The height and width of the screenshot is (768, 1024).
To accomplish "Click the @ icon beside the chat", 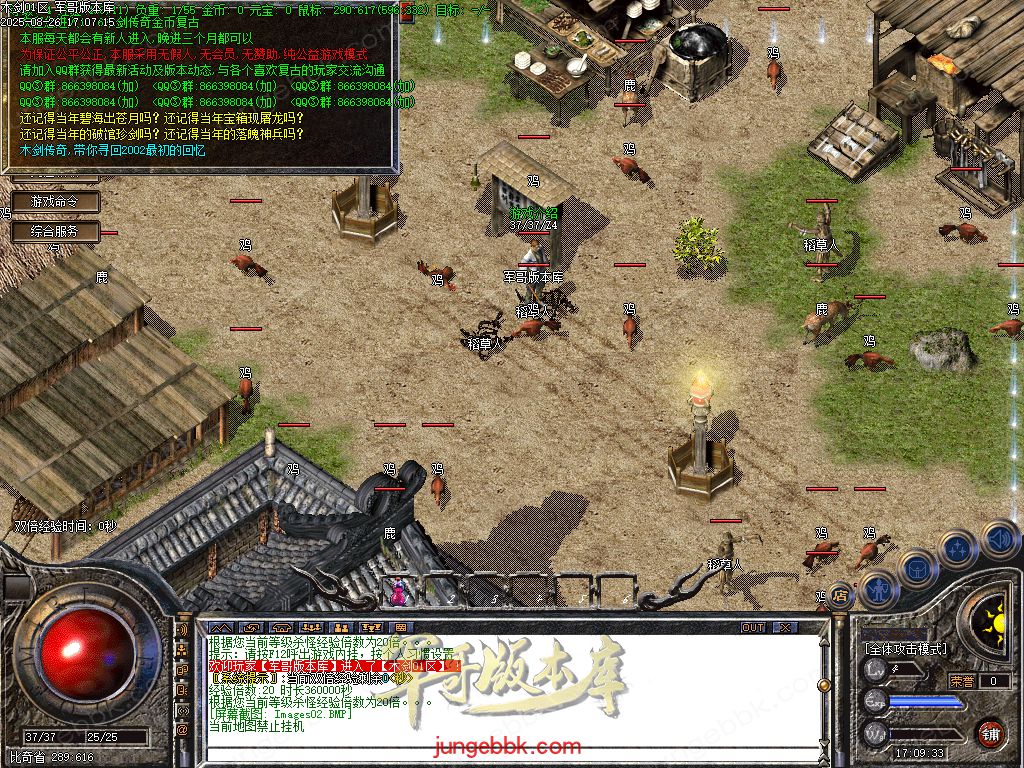I will coord(183,730).
